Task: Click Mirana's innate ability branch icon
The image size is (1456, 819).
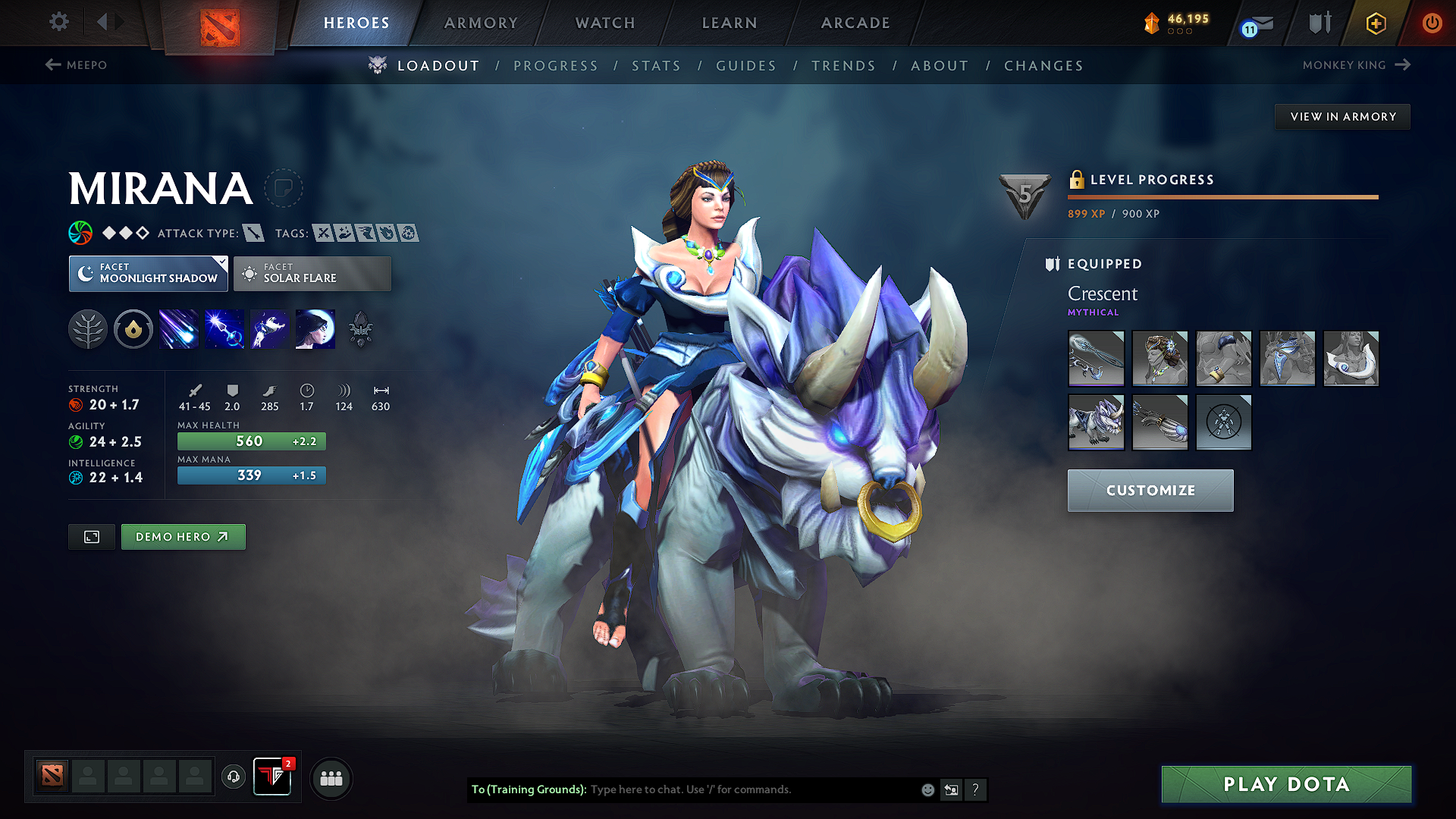Action: pyautogui.click(x=87, y=328)
